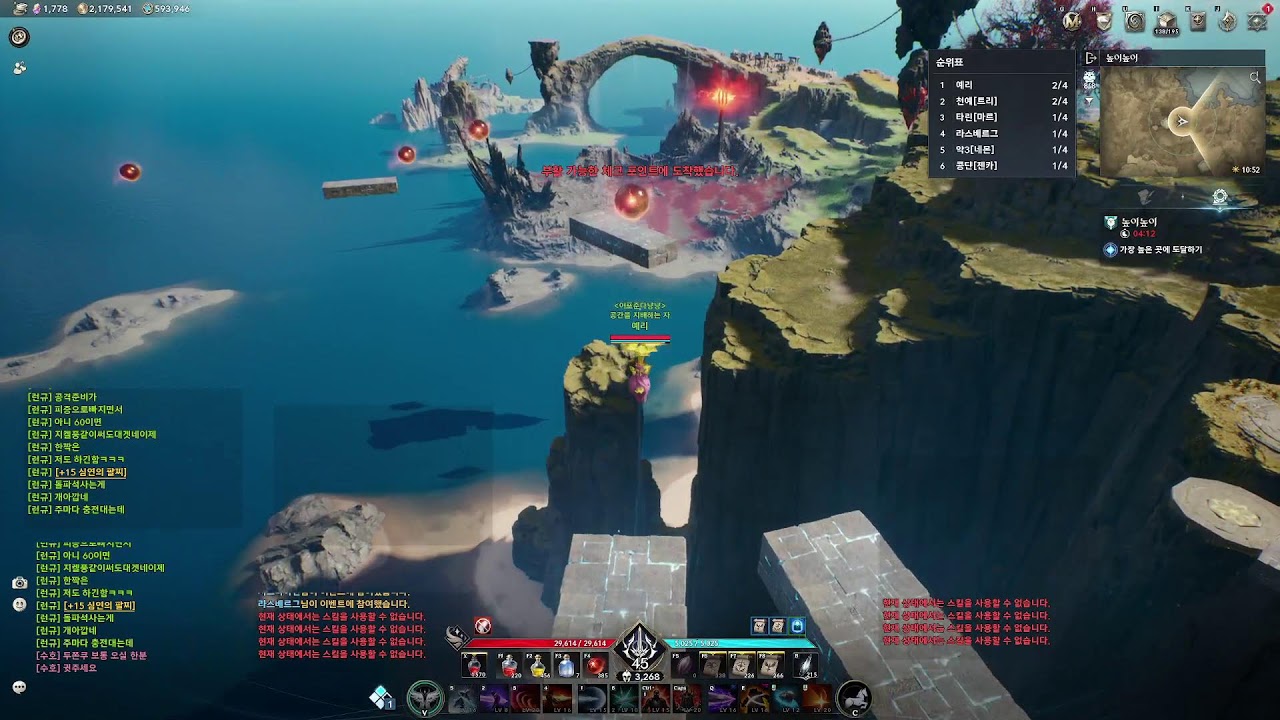Click the menu icon with red notification badge
This screenshot has width=1280, height=720.
click(1258, 20)
